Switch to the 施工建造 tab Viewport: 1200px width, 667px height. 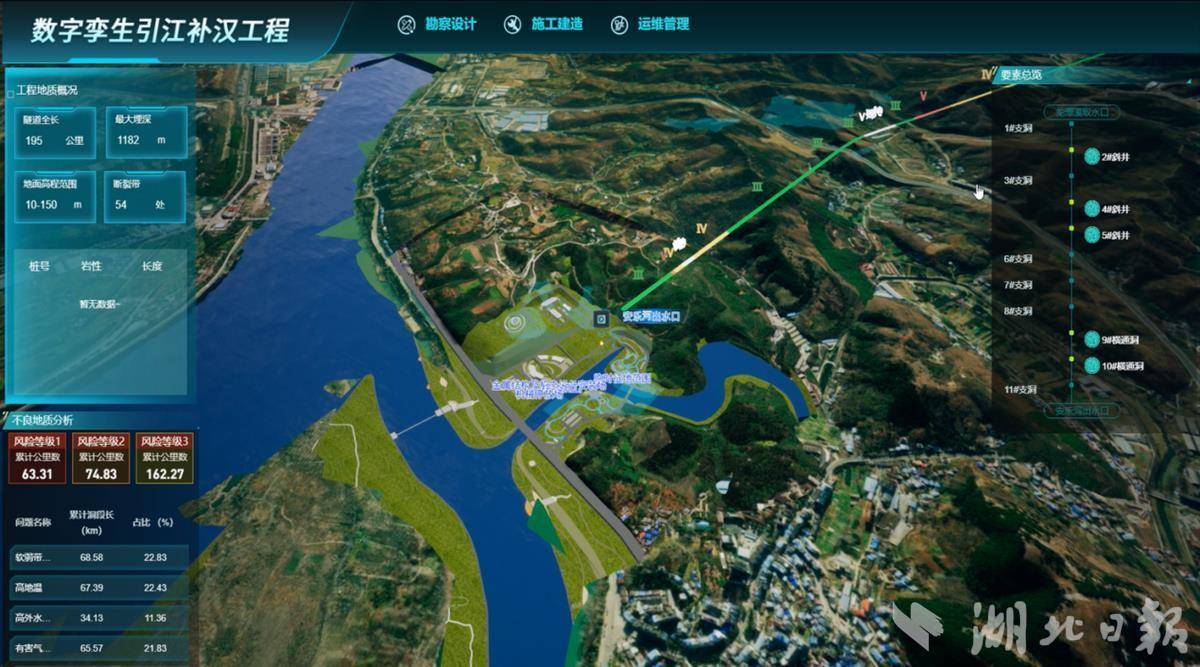(x=544, y=24)
